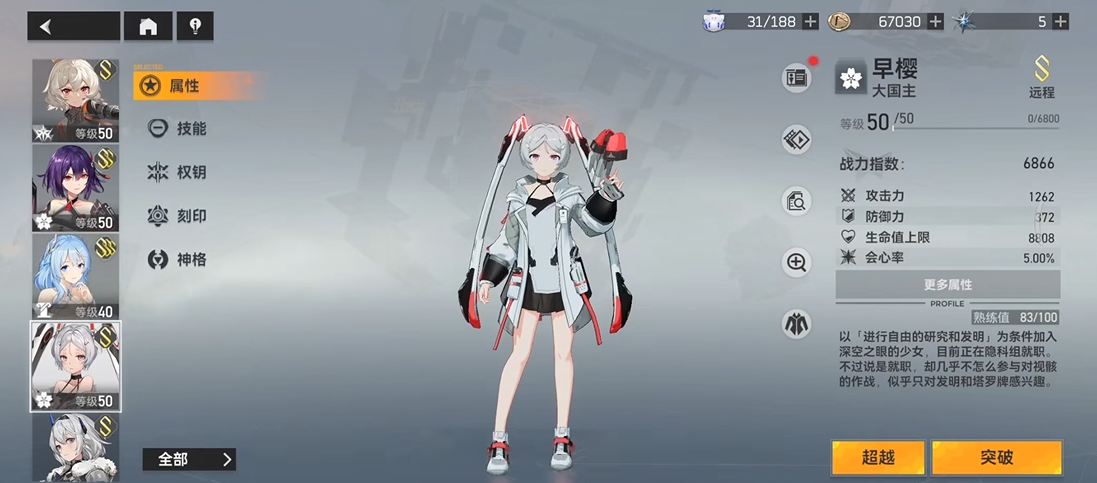
Task: Select the purple-haired character portrait
Action: coord(75,188)
